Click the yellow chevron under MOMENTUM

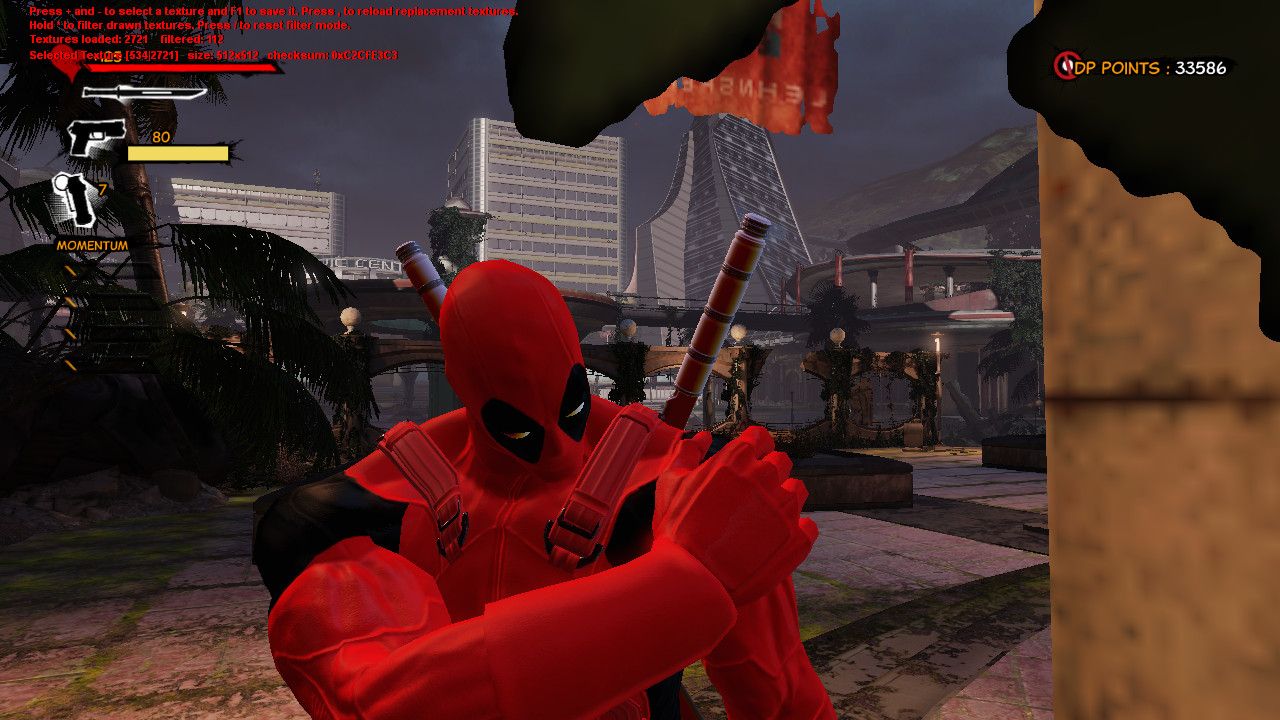coord(70,270)
